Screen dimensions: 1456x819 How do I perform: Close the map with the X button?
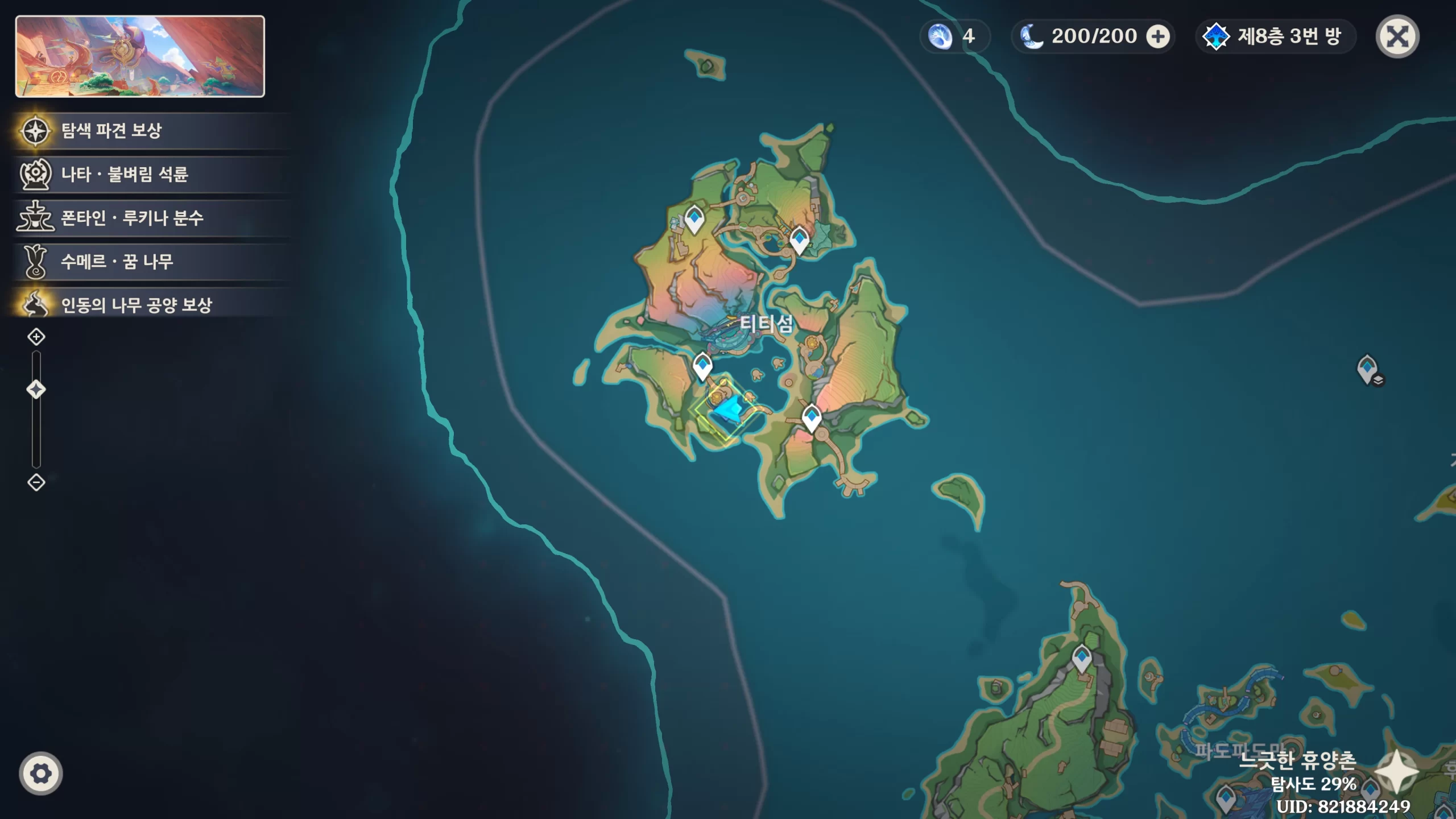[x=1397, y=37]
